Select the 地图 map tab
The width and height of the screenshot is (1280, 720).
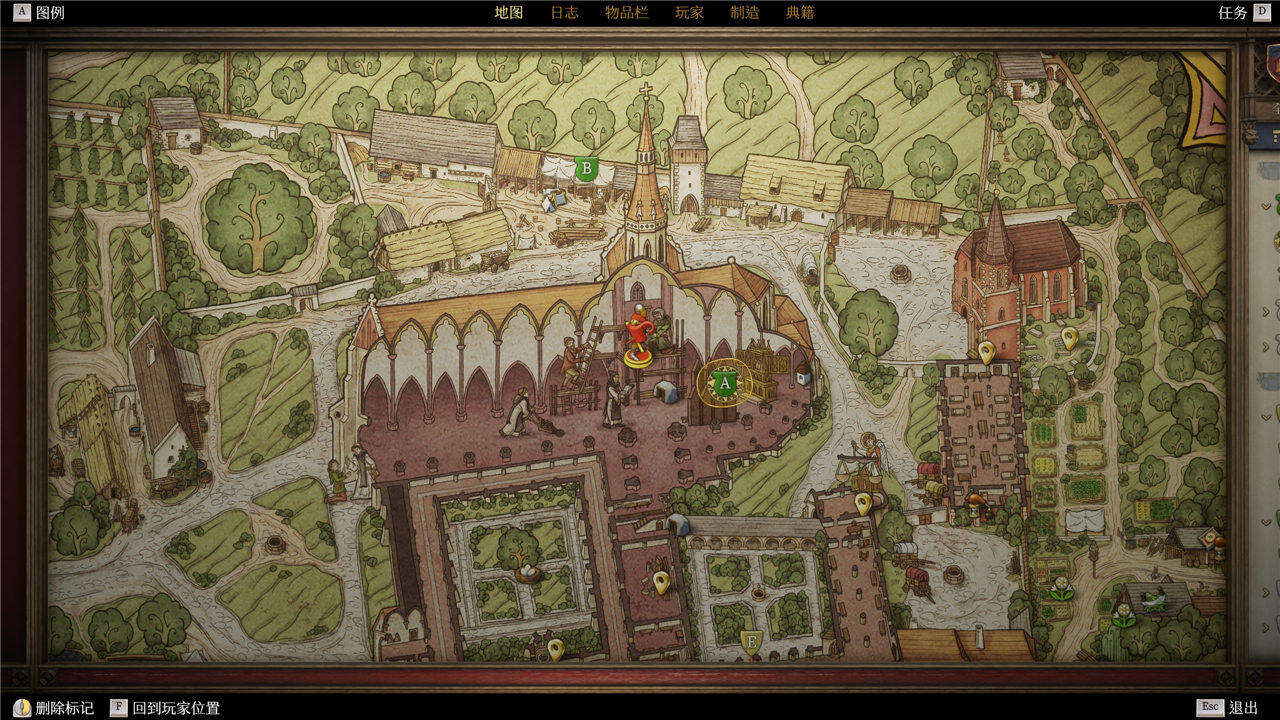click(x=508, y=13)
